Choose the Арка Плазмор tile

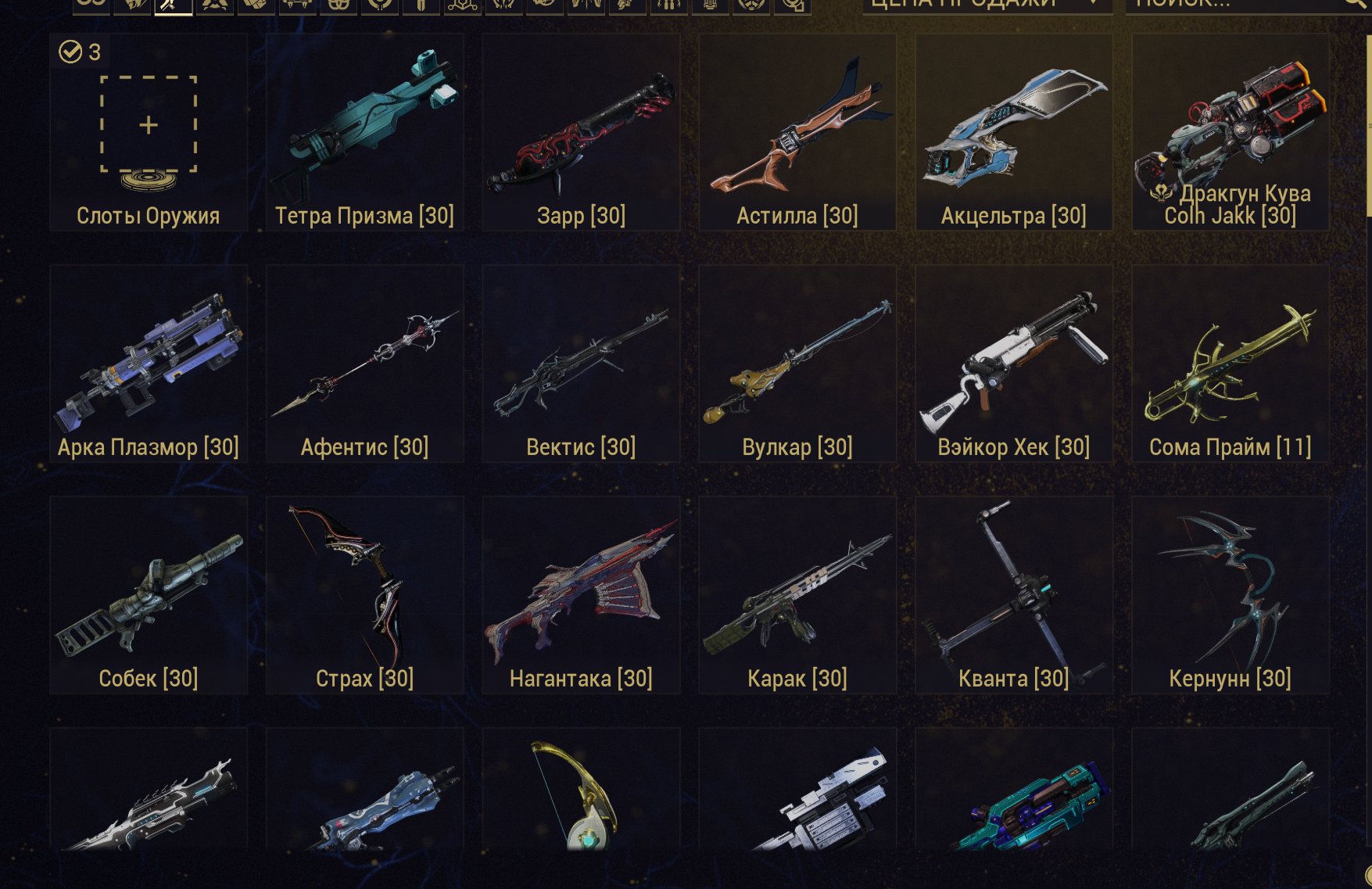coord(149,363)
